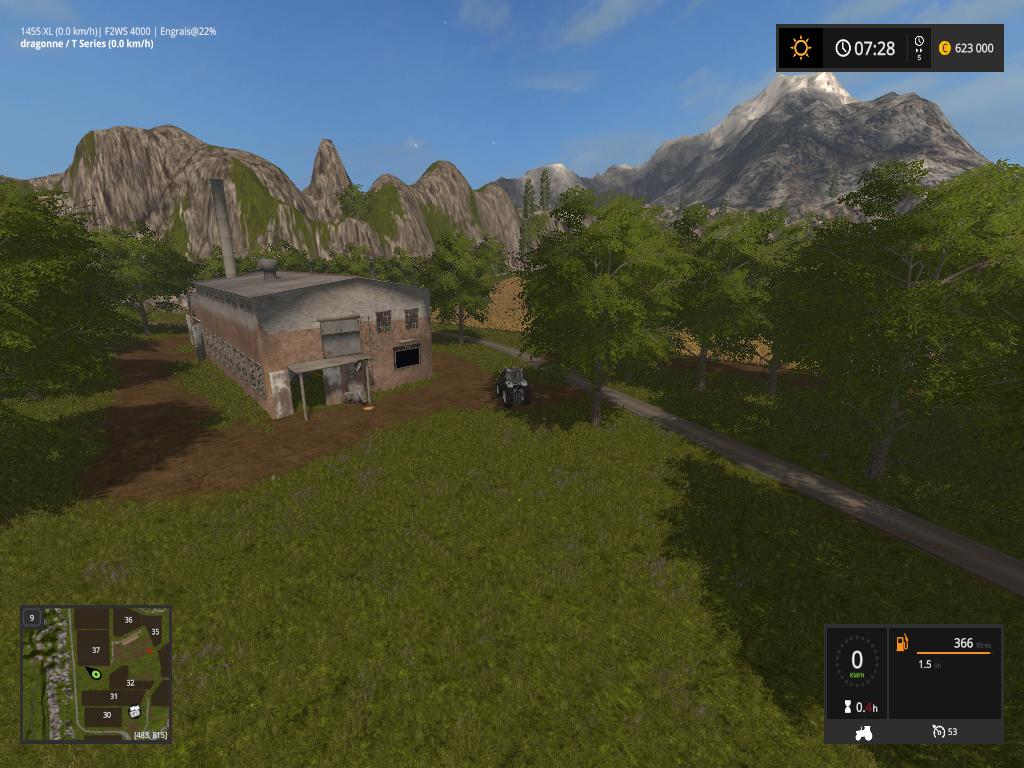The height and width of the screenshot is (768, 1024).
Task: Toggle the cruise control speed icon
Action: [x=938, y=732]
